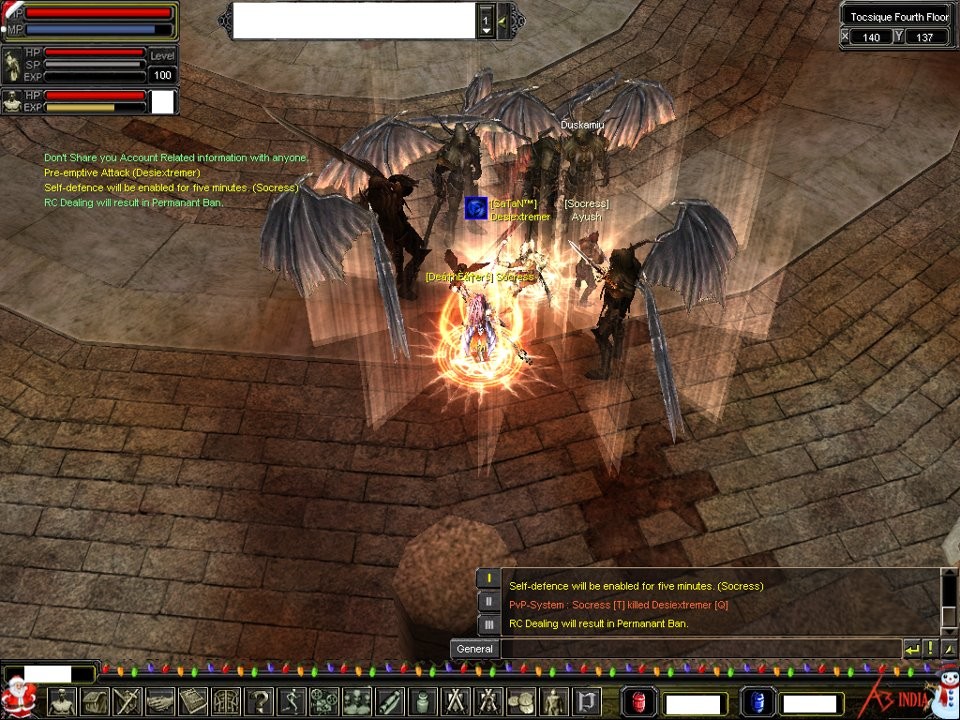Switch to chat tab III

(x=488, y=624)
